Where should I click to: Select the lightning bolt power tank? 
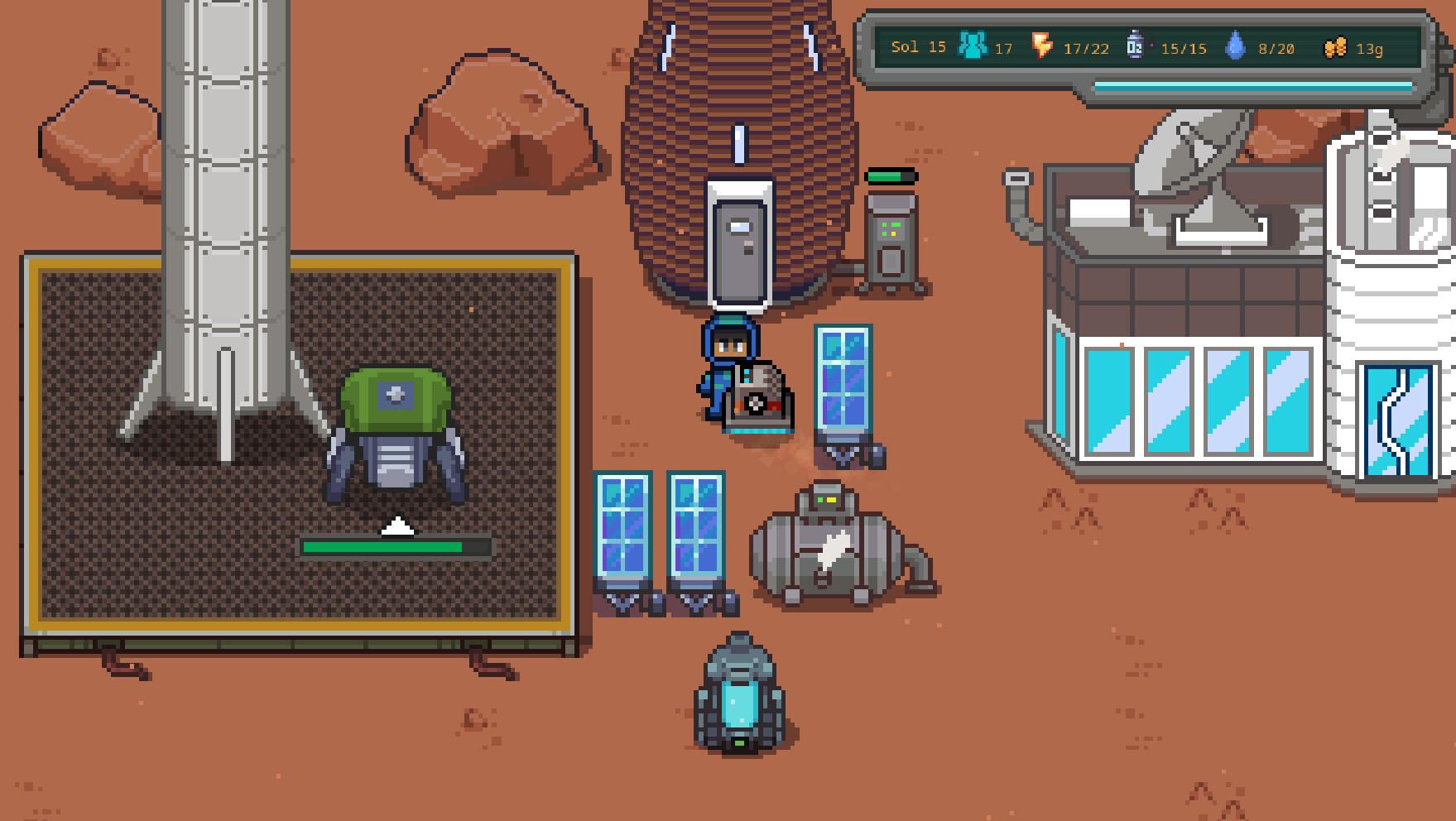(828, 550)
